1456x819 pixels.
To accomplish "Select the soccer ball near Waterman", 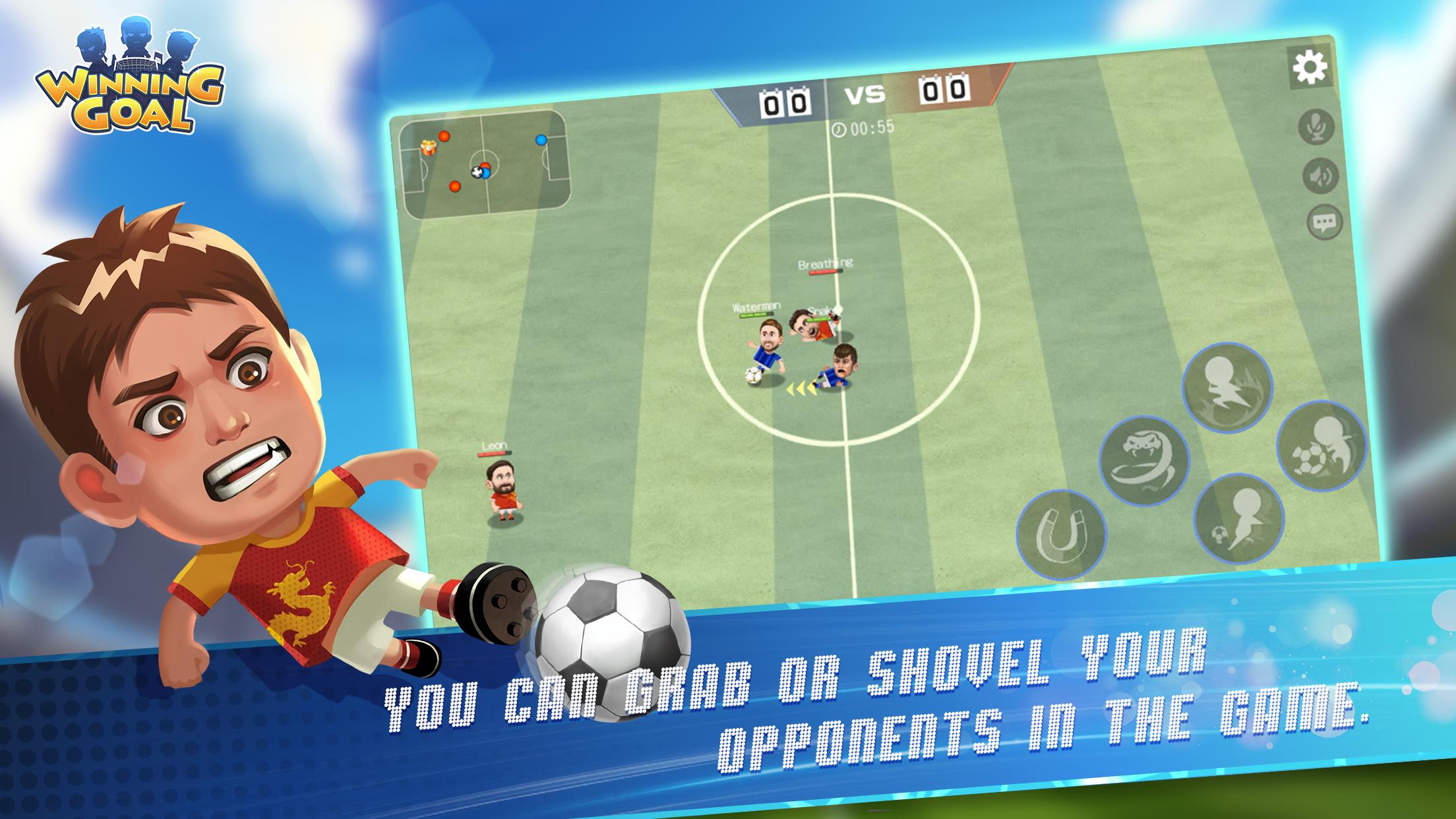I will (x=754, y=375).
